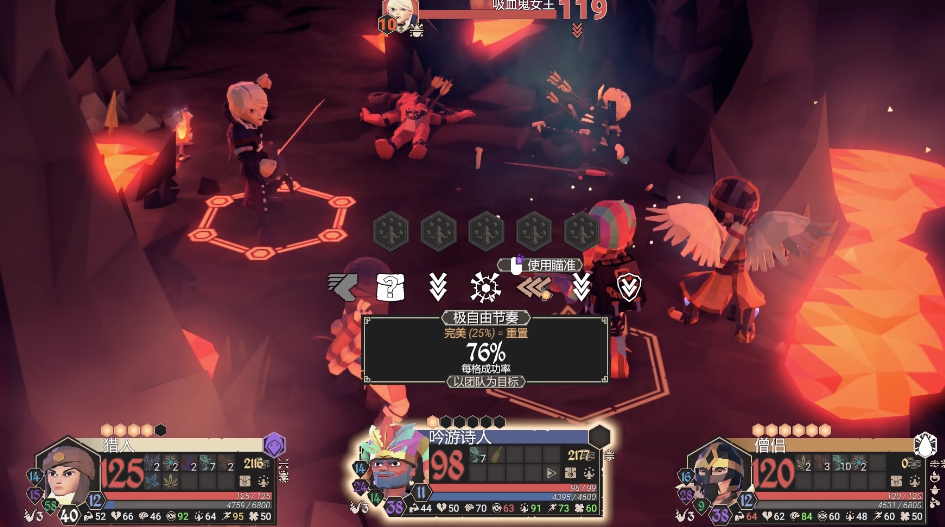Activate the spiked burst ability icon
This screenshot has width=945, height=527.
pyautogui.click(x=485, y=288)
